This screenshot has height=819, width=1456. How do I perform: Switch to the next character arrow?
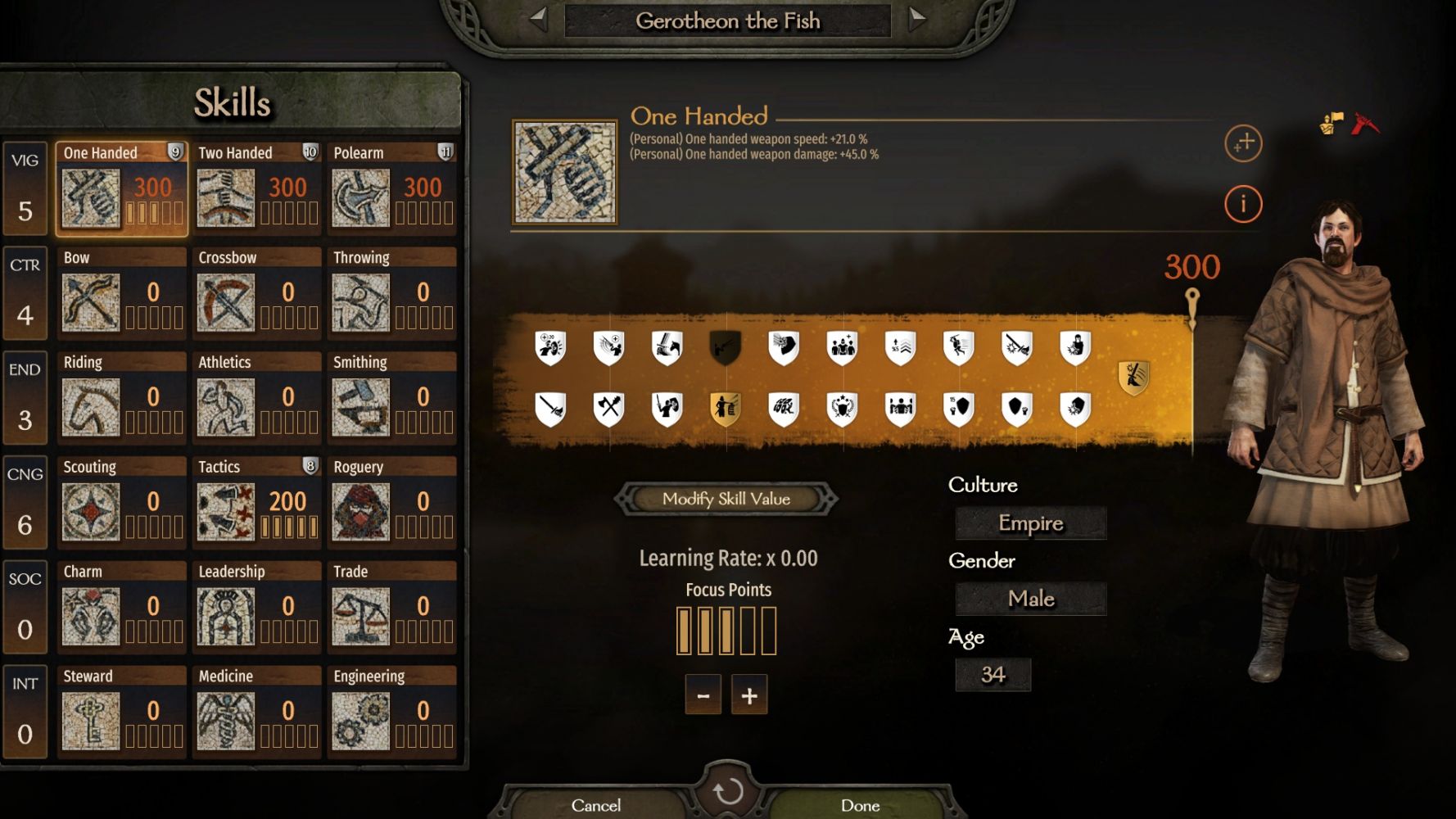tap(917, 18)
